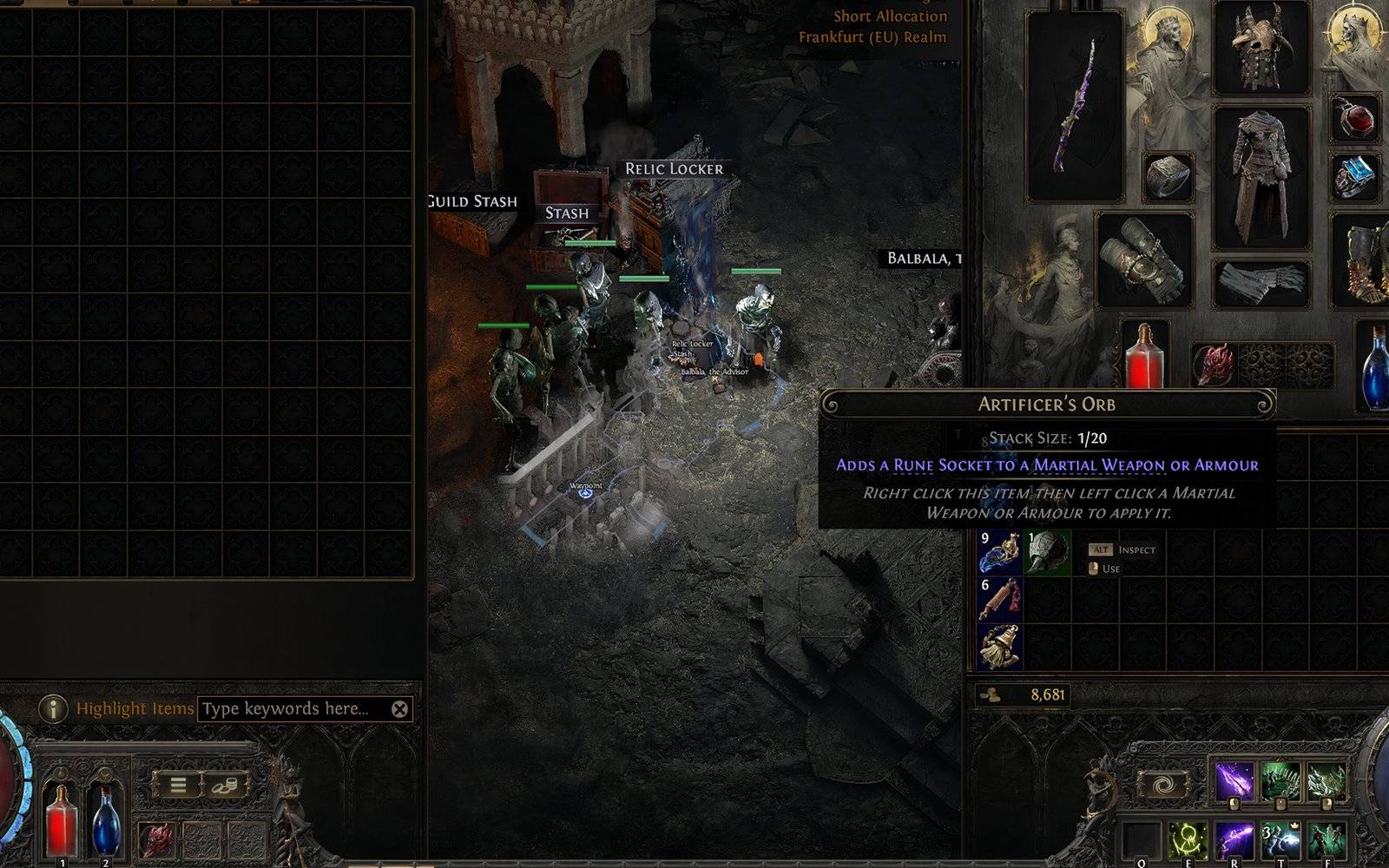The image size is (1389, 868).
Task: Open the coin stack shop button
Action: (225, 786)
